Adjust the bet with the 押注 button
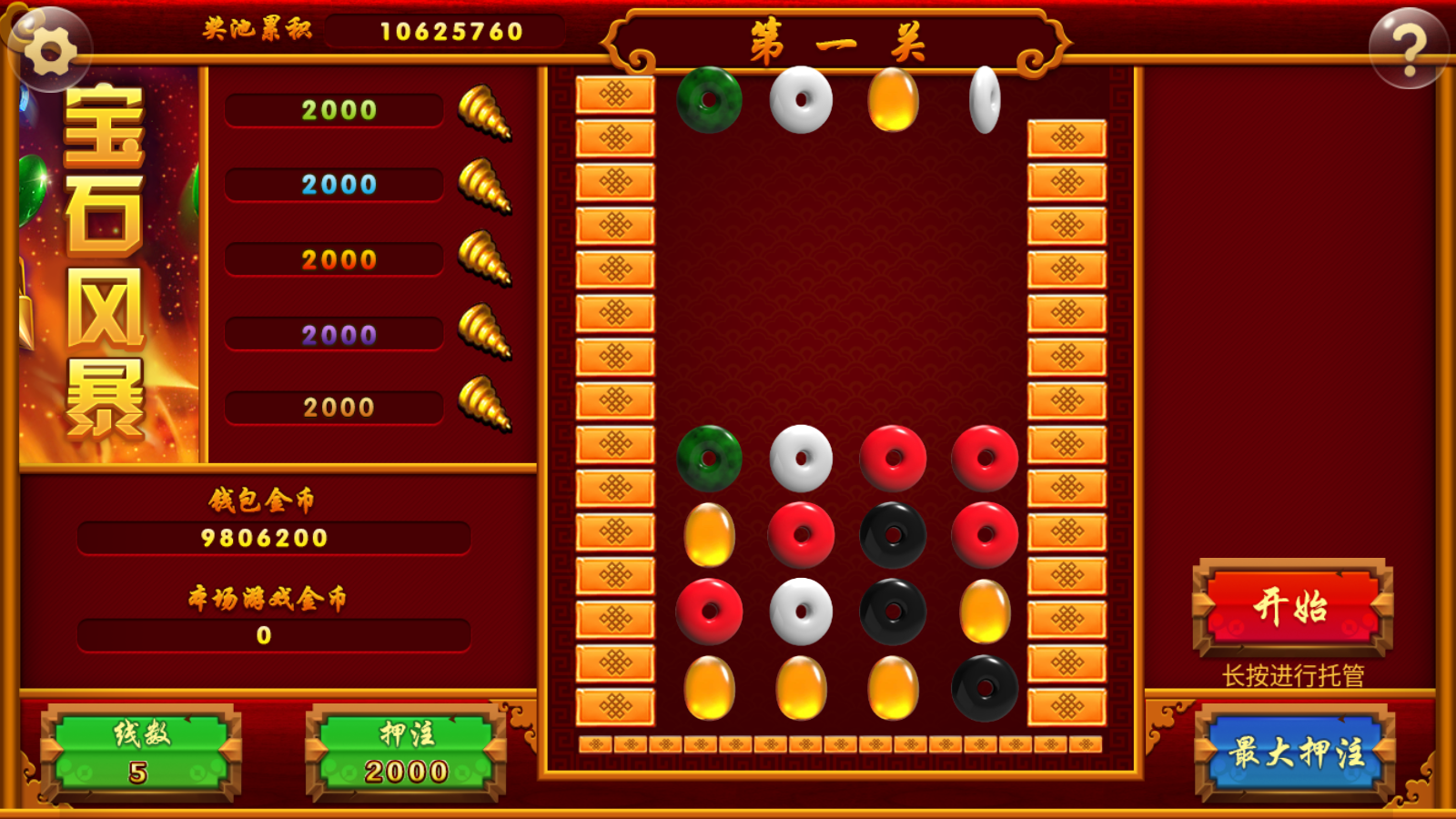Viewport: 1456px width, 819px height. click(406, 753)
